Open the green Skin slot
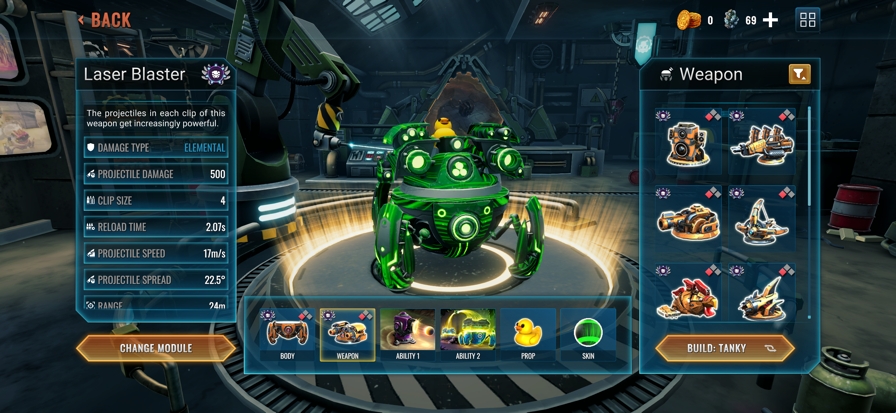This screenshot has width=896, height=413. [587, 335]
